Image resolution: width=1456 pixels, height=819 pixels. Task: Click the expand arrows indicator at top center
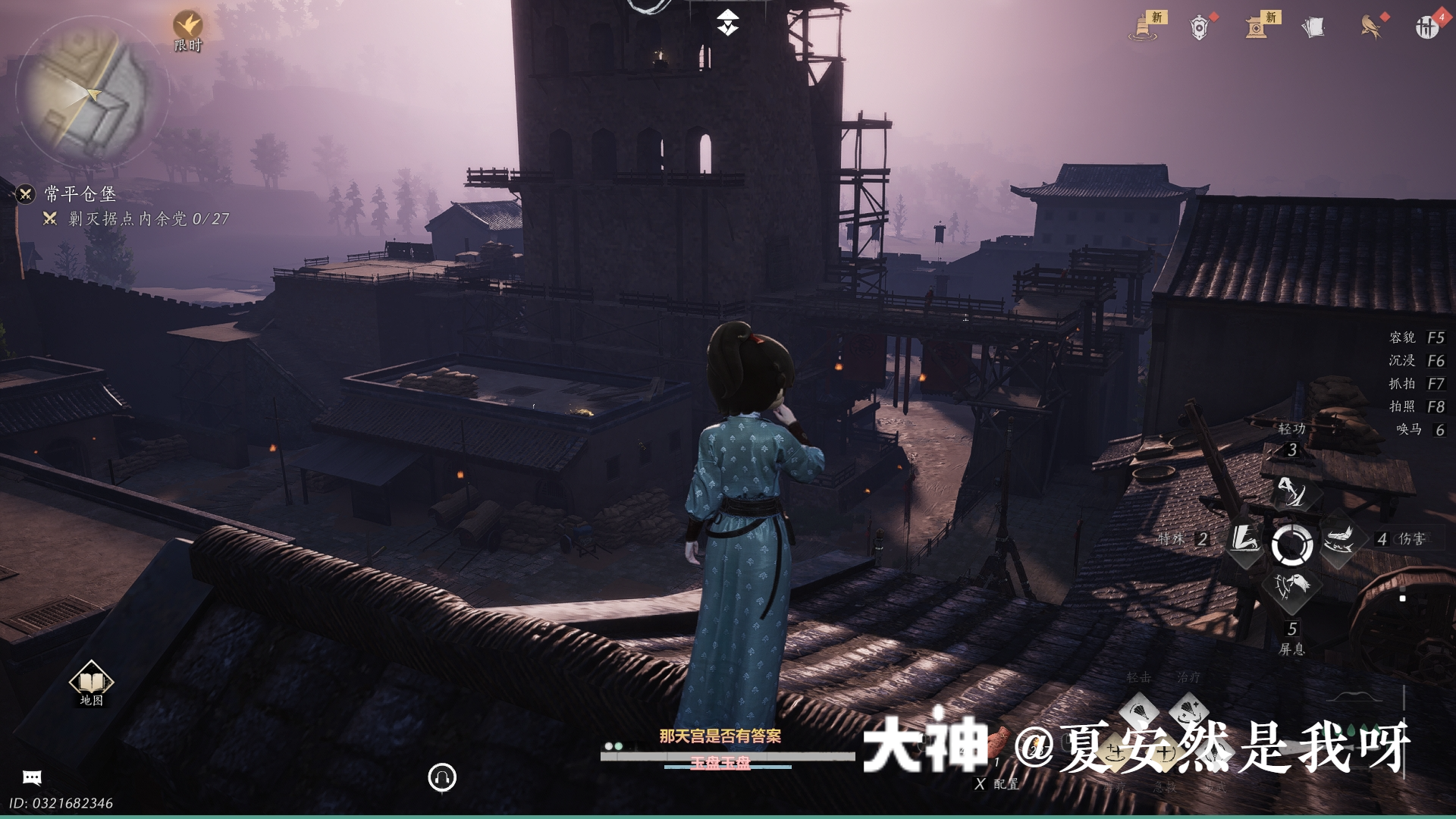click(727, 22)
